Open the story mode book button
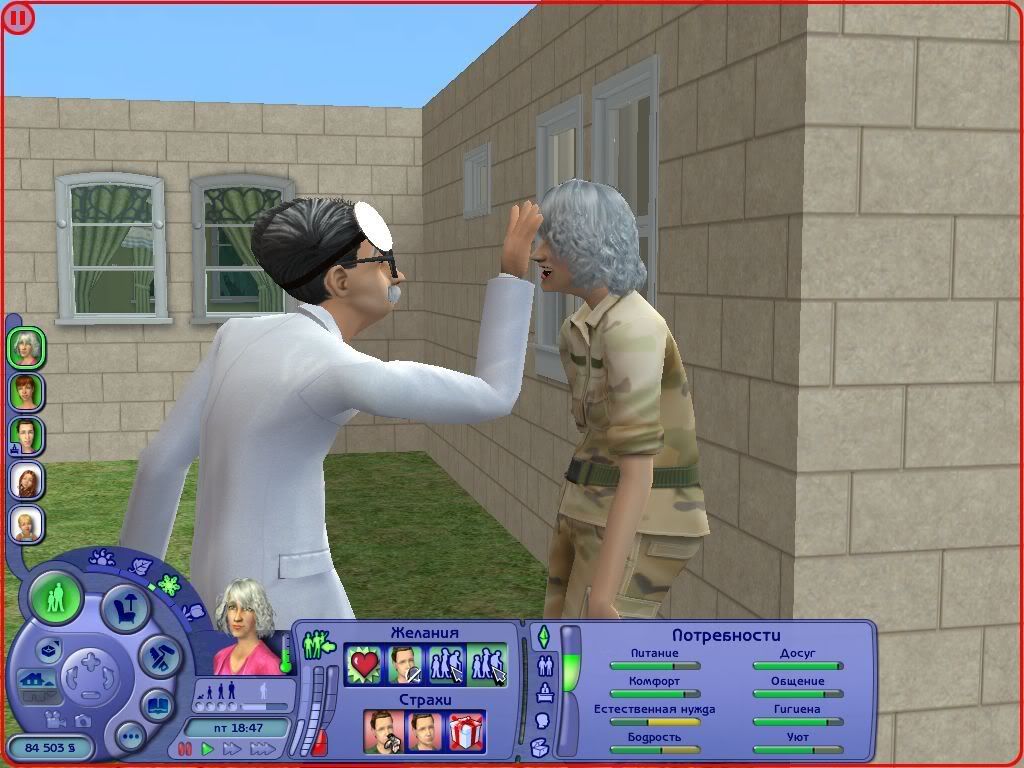The width and height of the screenshot is (1024, 768). coord(157,704)
